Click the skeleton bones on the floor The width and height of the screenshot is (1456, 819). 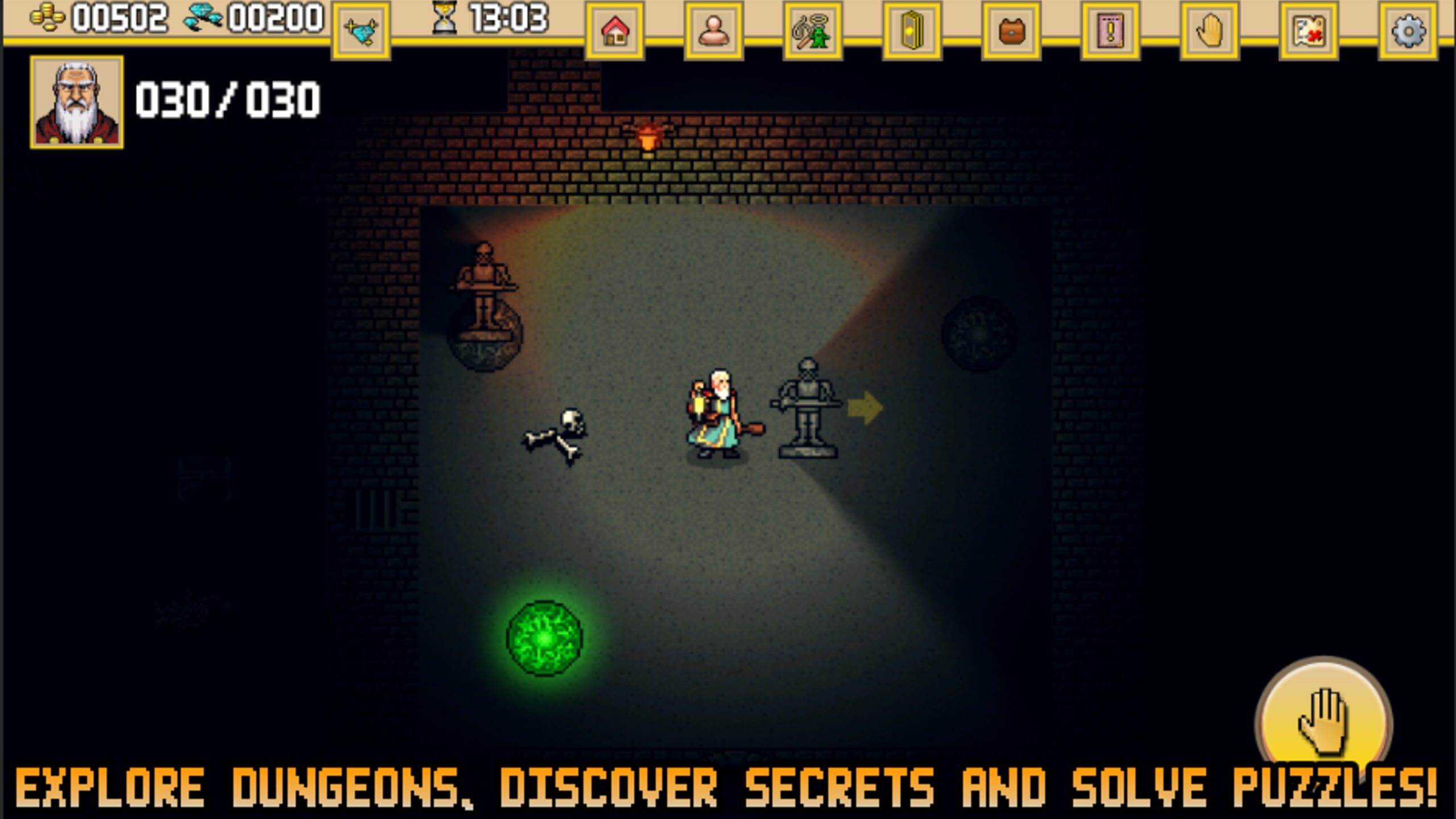click(x=555, y=432)
